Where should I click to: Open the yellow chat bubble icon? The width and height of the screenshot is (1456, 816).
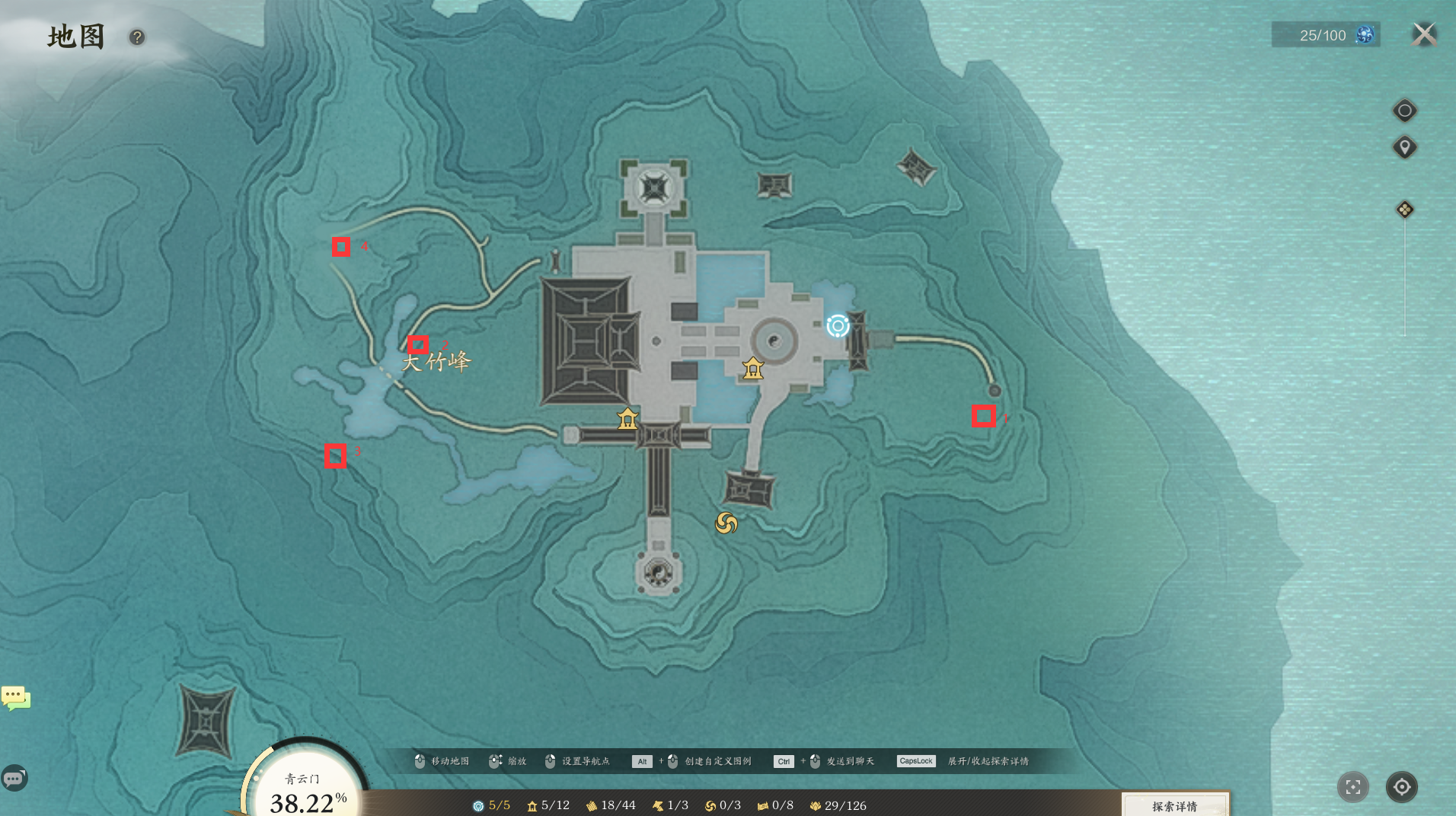tap(15, 697)
